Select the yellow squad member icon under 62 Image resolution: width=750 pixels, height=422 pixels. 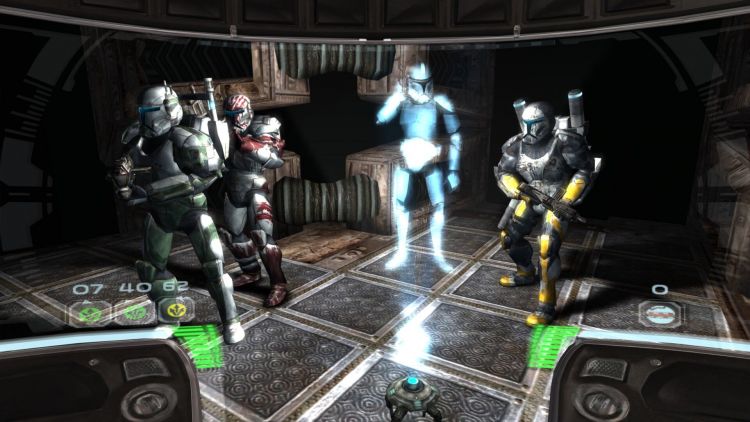tap(176, 312)
